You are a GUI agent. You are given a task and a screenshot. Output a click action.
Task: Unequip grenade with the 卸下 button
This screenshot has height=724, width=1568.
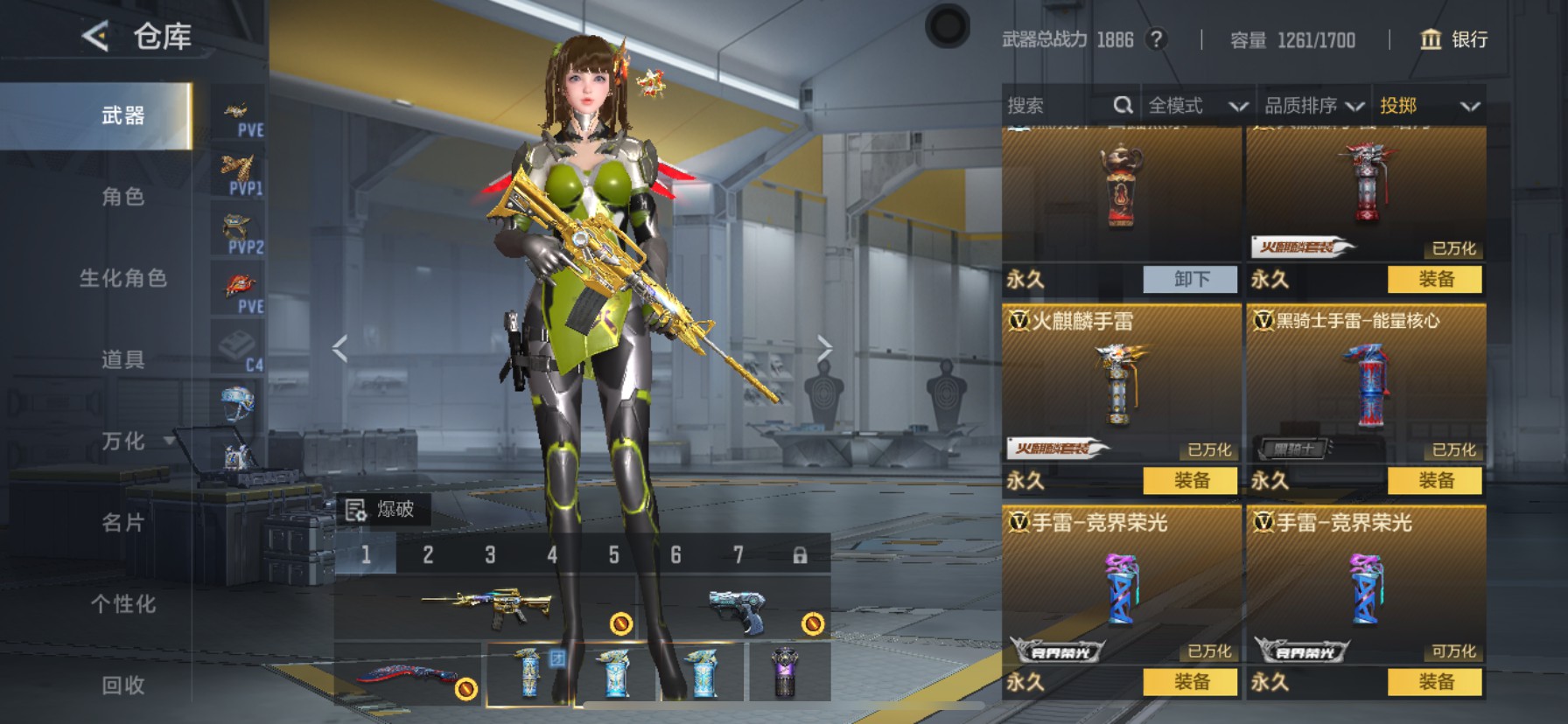[1190, 279]
